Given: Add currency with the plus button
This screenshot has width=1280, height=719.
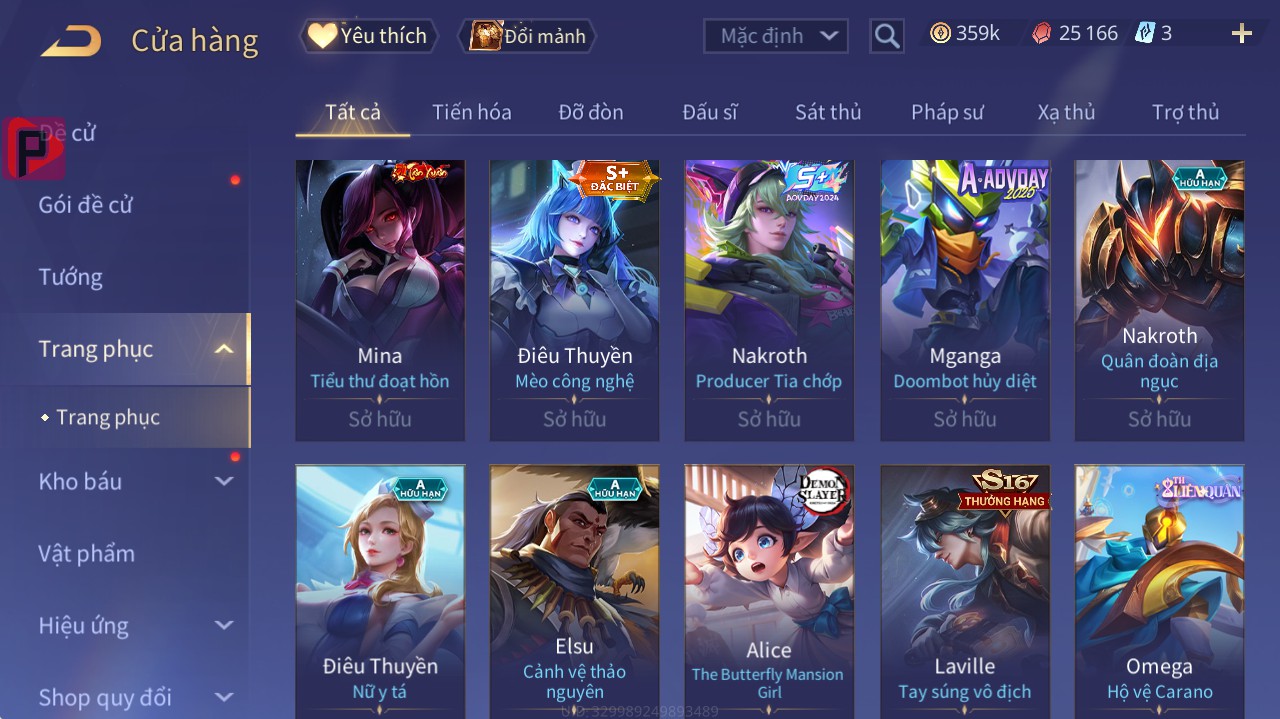Looking at the screenshot, I should tap(1241, 34).
